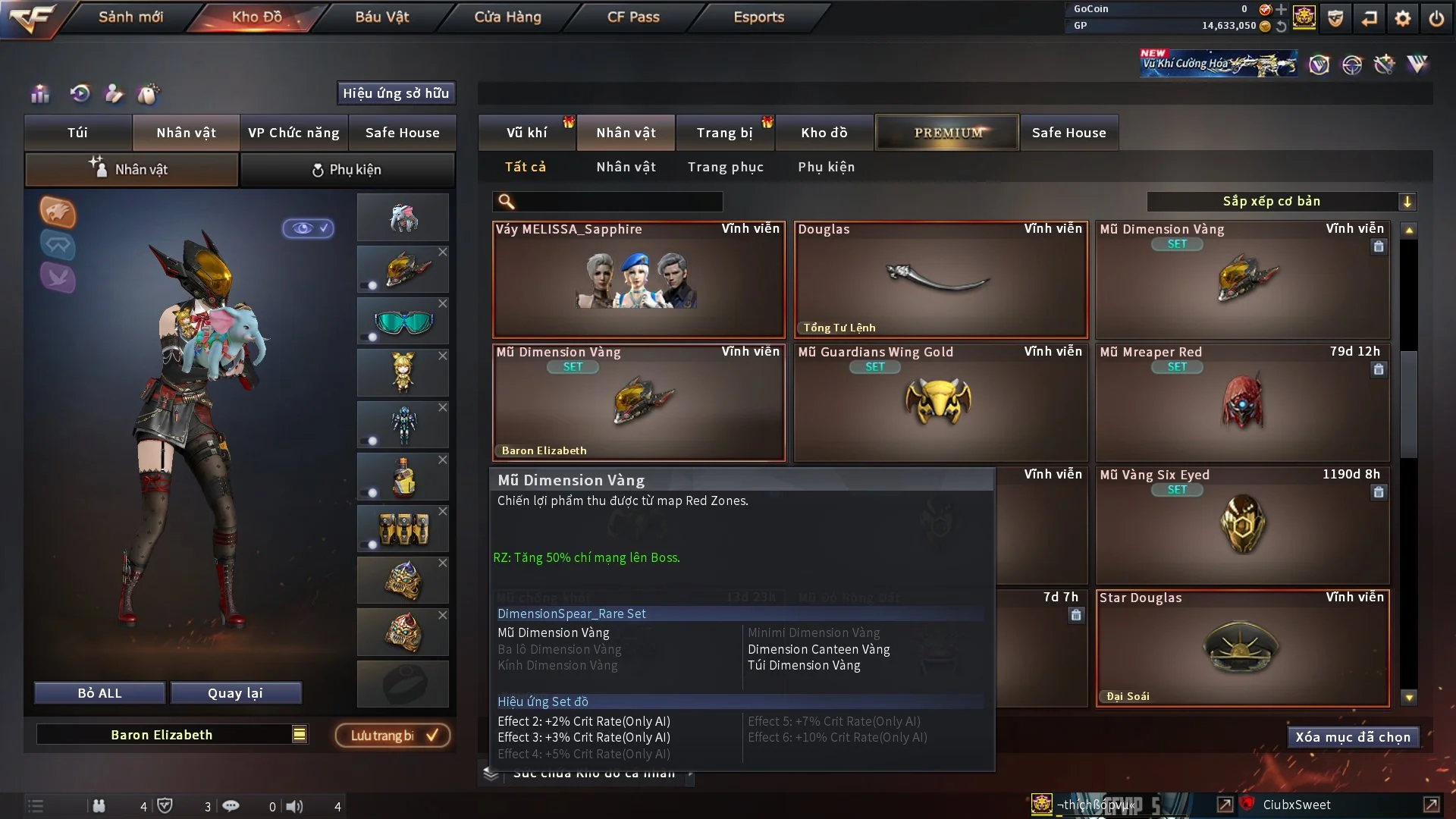Open the Trang bị tab
The width and height of the screenshot is (1456, 819).
tap(724, 133)
